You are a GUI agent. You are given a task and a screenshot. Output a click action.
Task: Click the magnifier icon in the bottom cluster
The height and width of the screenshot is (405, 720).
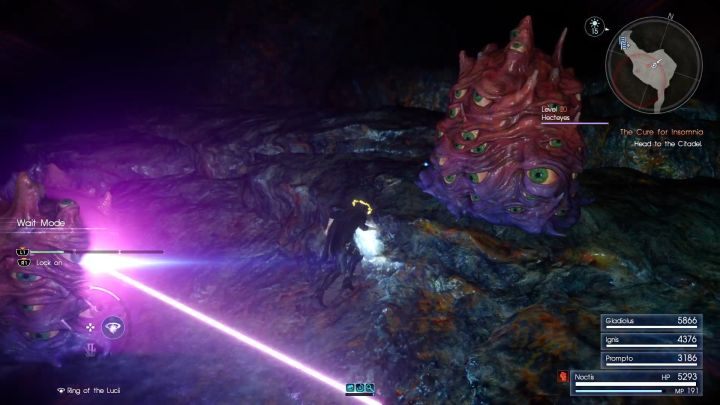(369, 387)
